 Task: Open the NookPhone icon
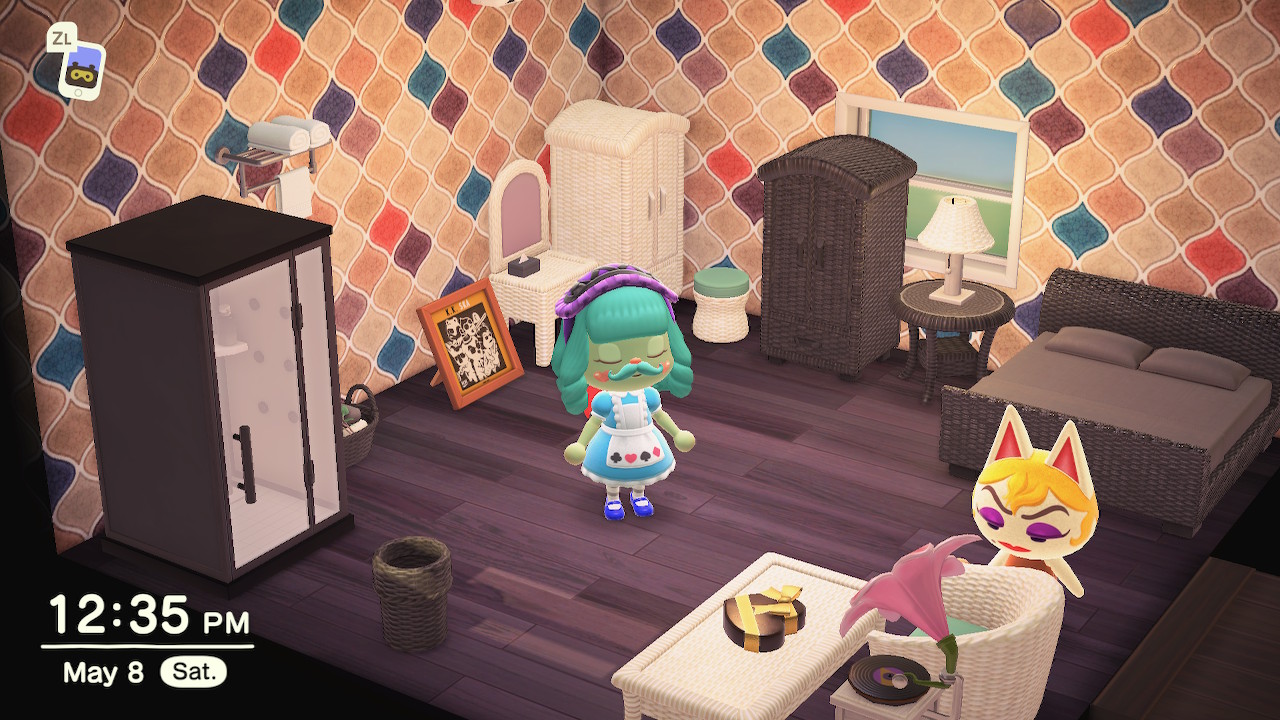tap(81, 70)
